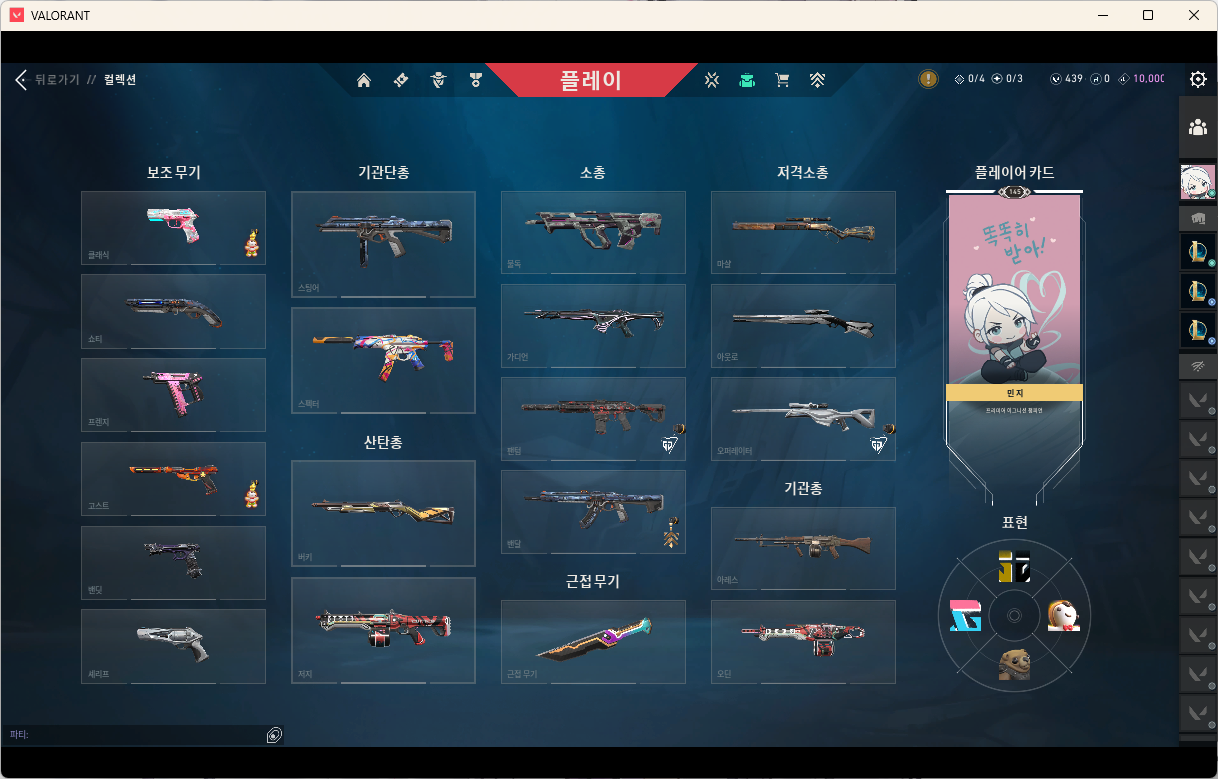This screenshot has height=779, width=1218.
Task: Click the red 플레이 play button
Action: [x=590, y=80]
